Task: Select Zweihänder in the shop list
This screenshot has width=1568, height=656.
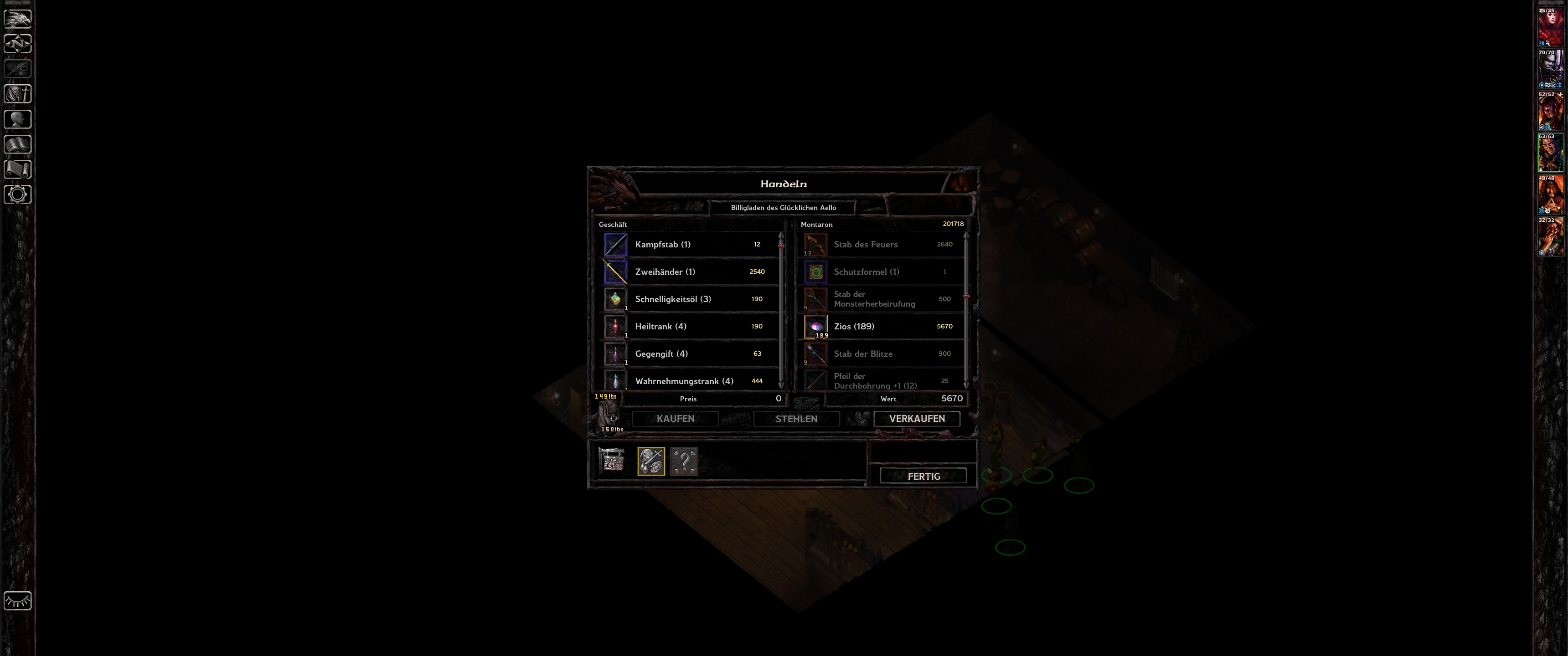Action: click(x=688, y=272)
